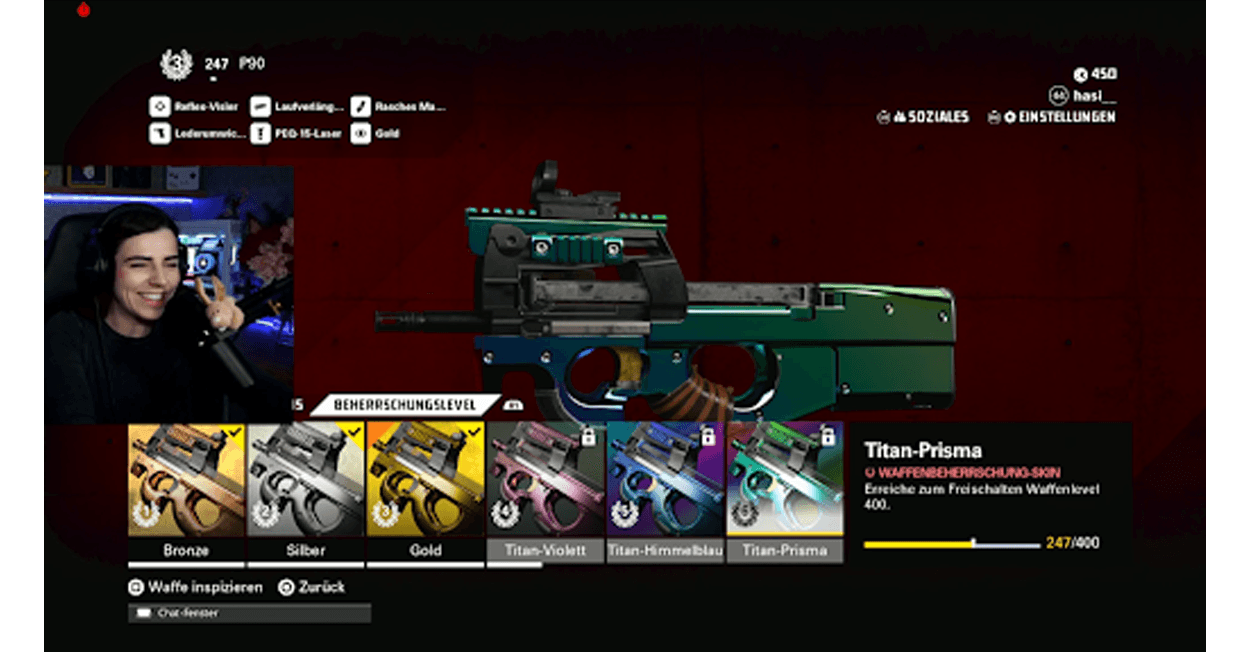Select the Bronze mastery skin tile

tap(186, 480)
